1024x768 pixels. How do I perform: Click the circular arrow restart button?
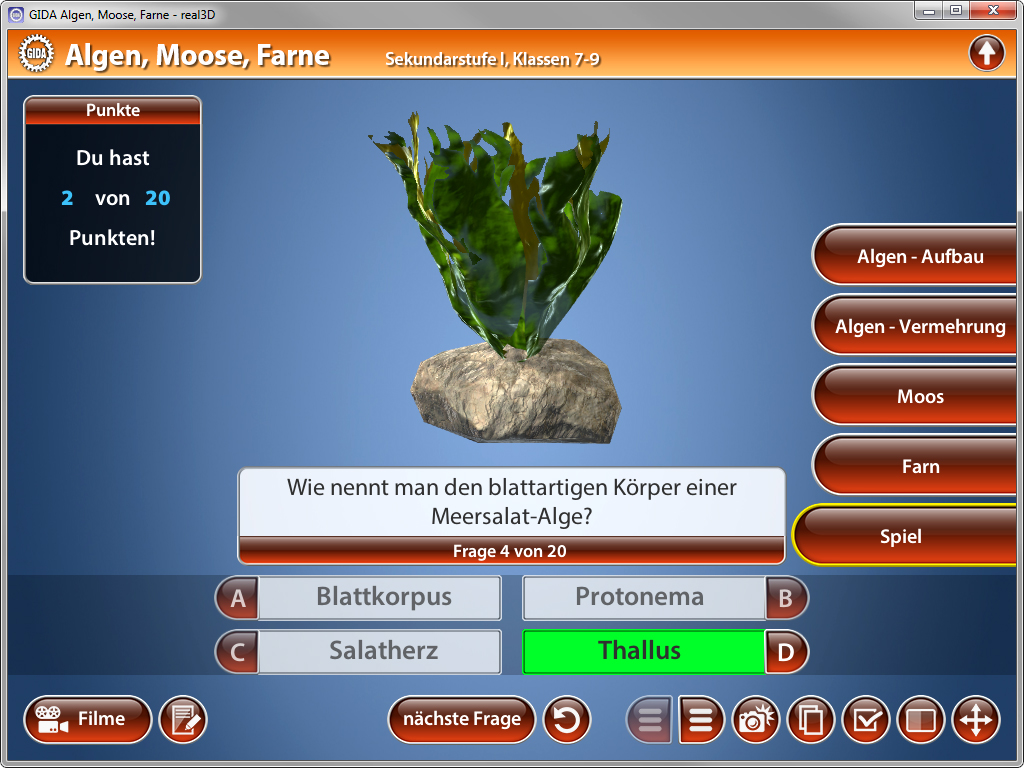(x=567, y=720)
